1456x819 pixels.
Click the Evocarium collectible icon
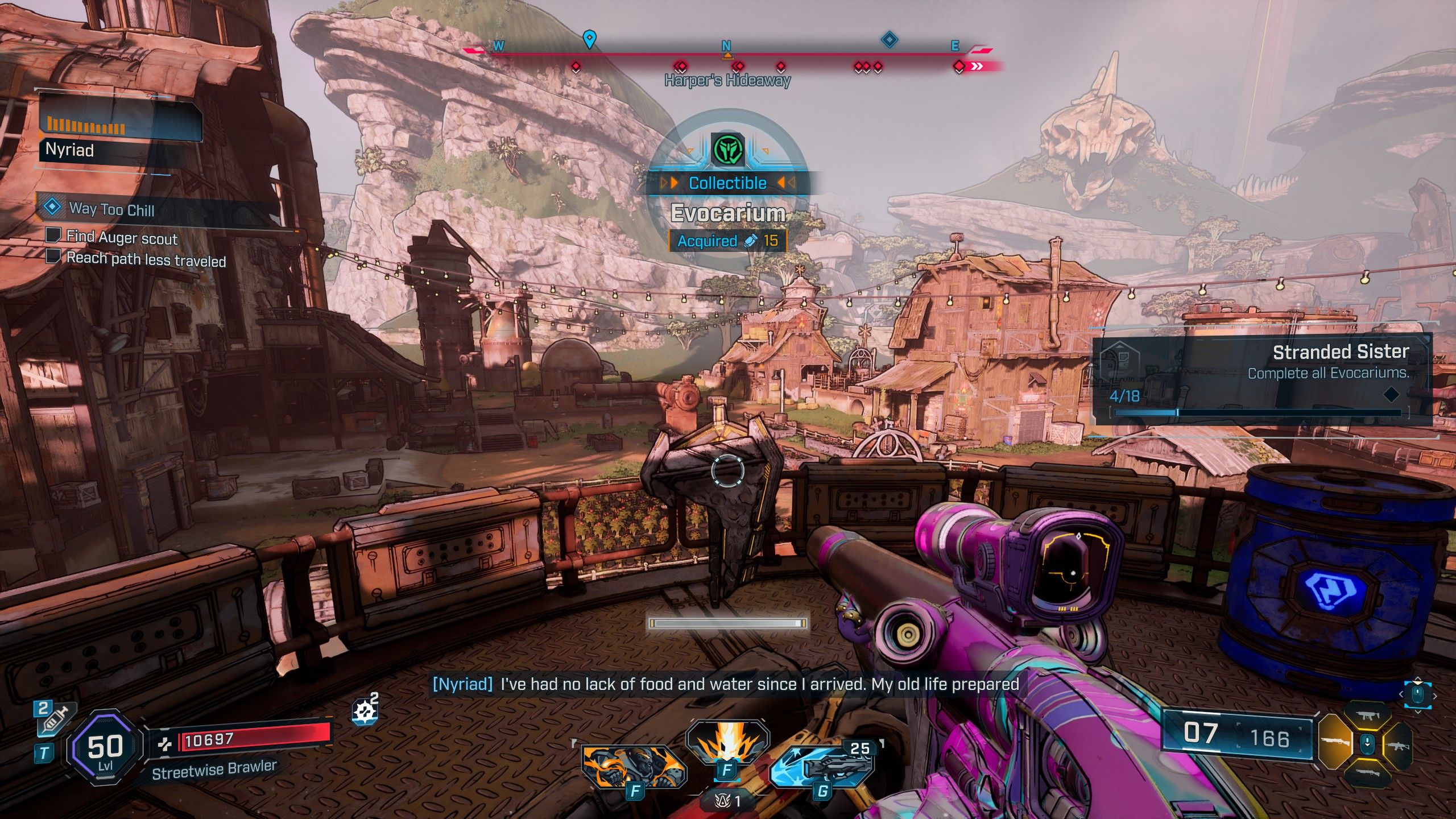pyautogui.click(x=727, y=150)
